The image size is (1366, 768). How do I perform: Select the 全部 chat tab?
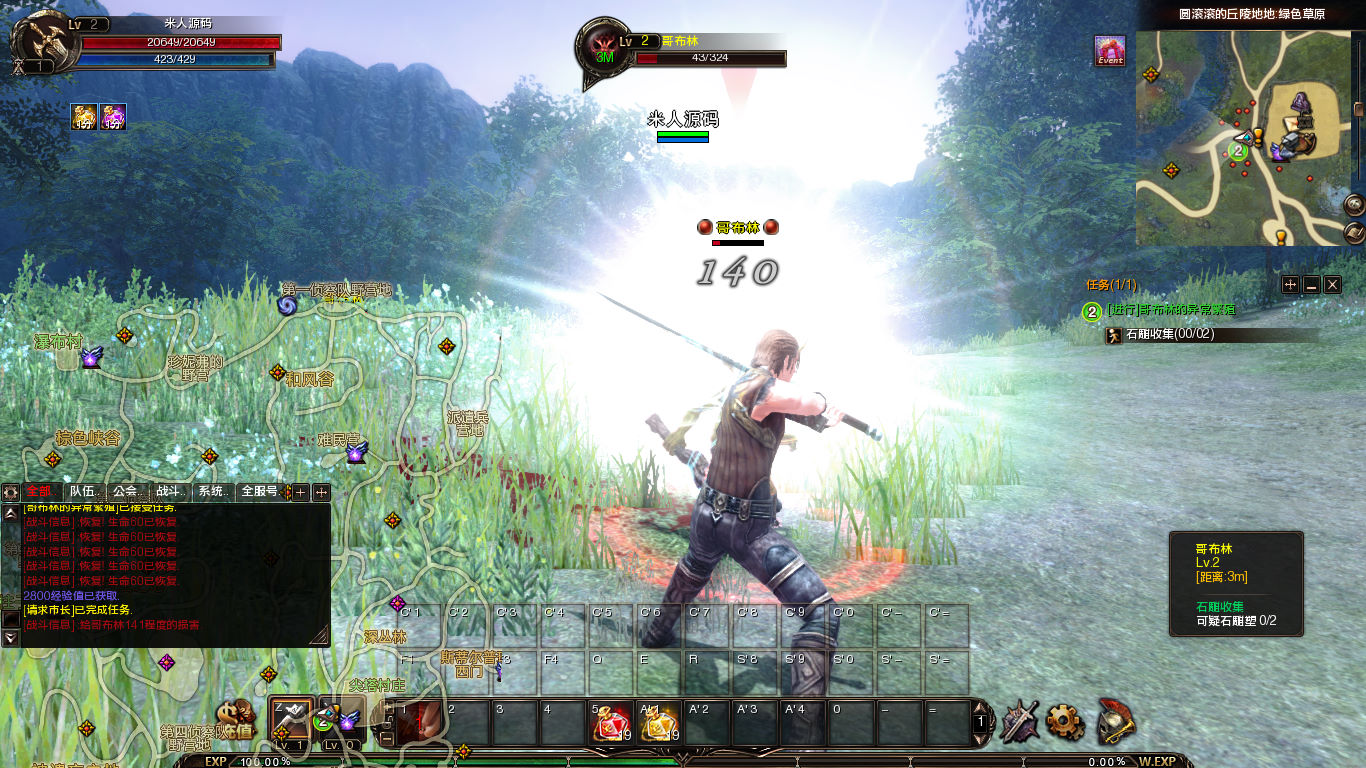pos(39,492)
